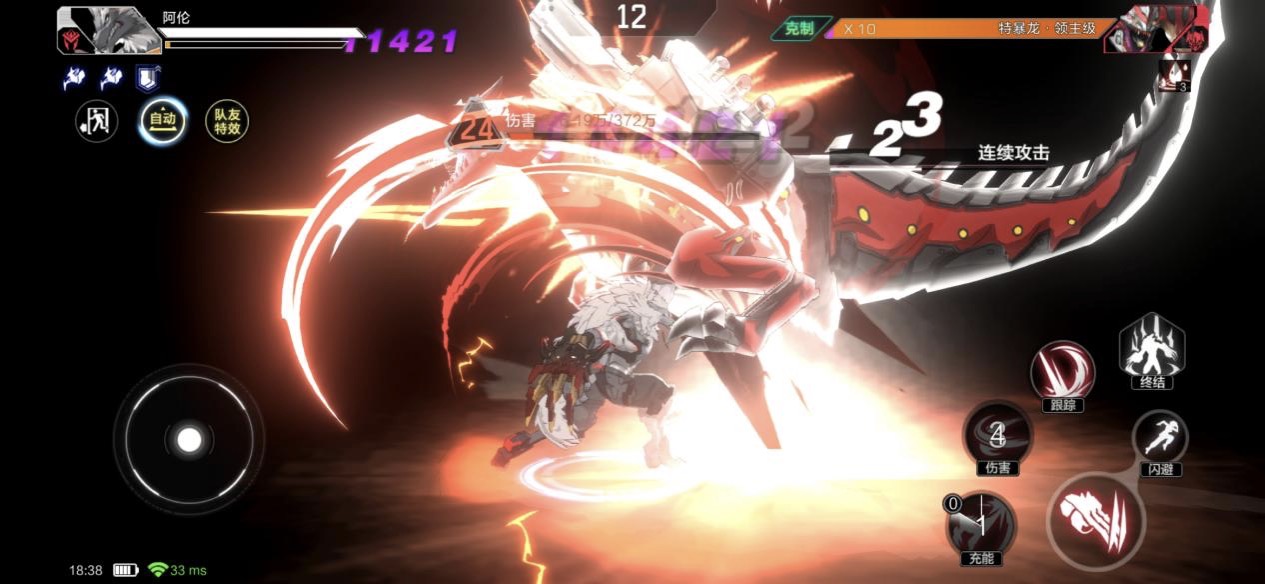
Task: Toggle the 自动 auto-battle button
Action: [162, 121]
